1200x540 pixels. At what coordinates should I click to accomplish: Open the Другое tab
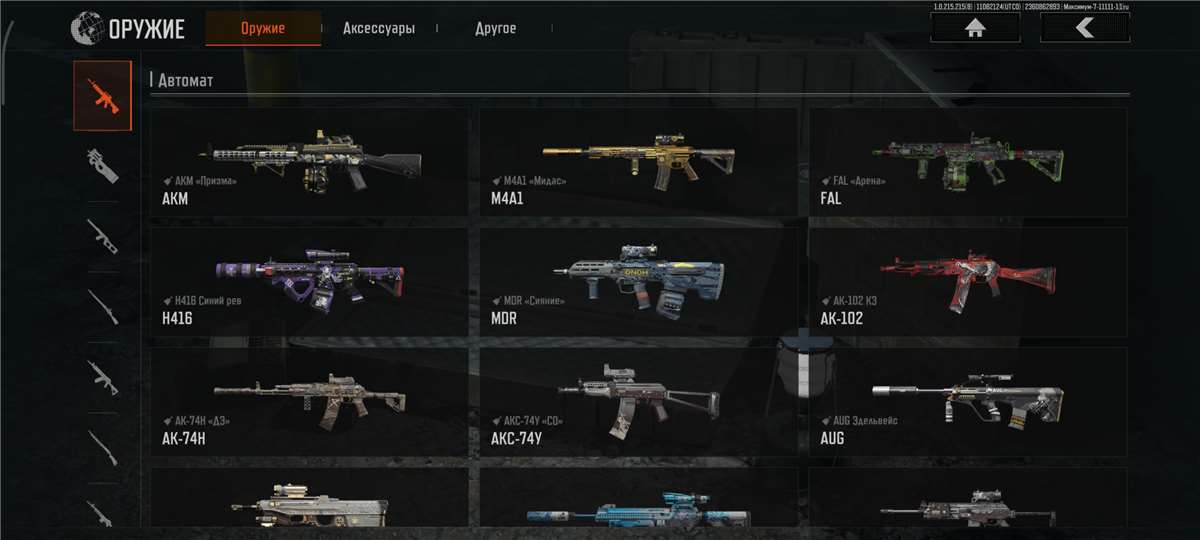[495, 28]
